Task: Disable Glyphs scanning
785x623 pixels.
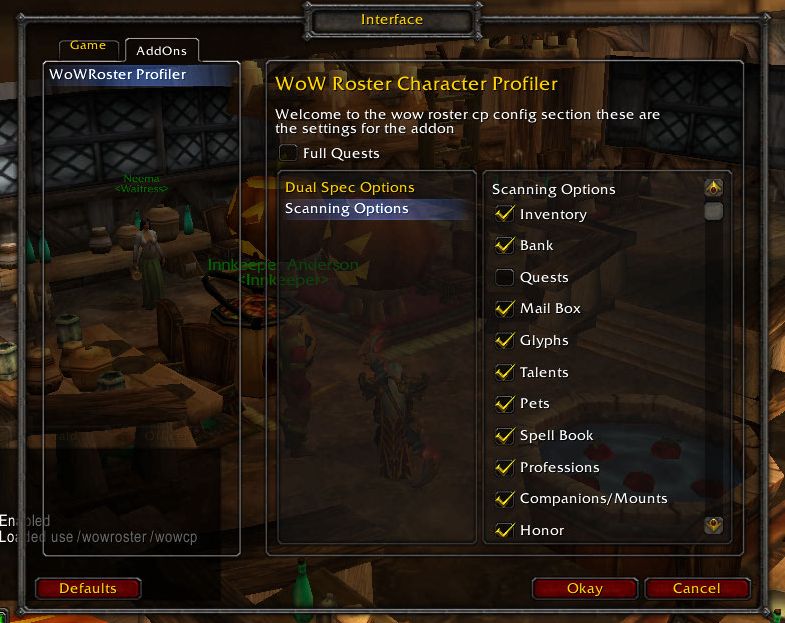Action: coord(505,340)
